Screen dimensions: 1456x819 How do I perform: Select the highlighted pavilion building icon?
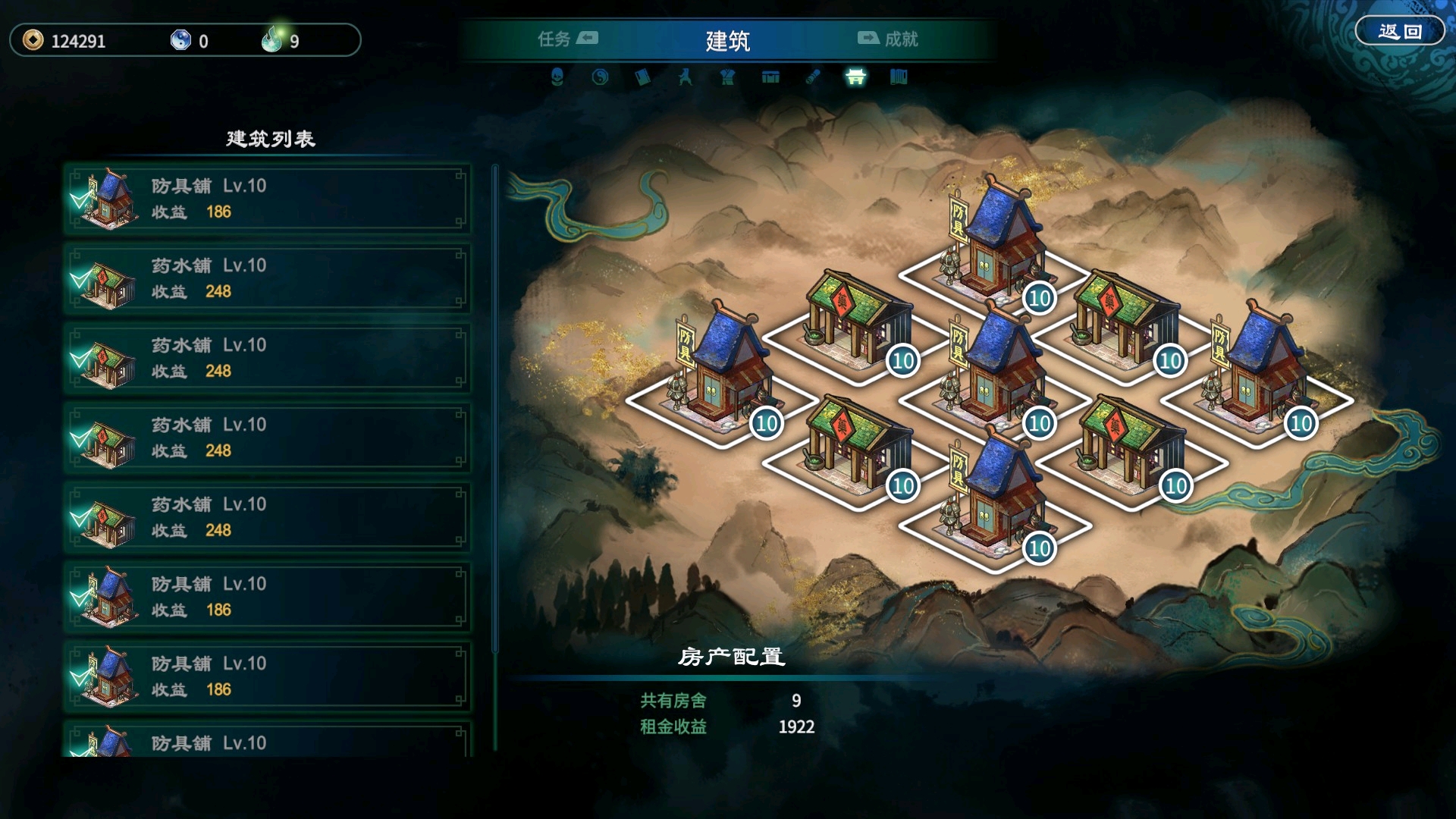pos(855,77)
